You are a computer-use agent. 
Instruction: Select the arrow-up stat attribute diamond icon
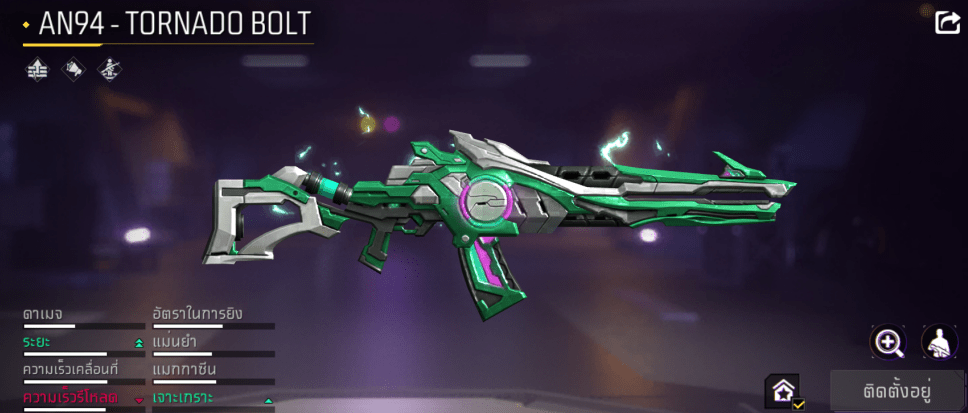[36, 69]
